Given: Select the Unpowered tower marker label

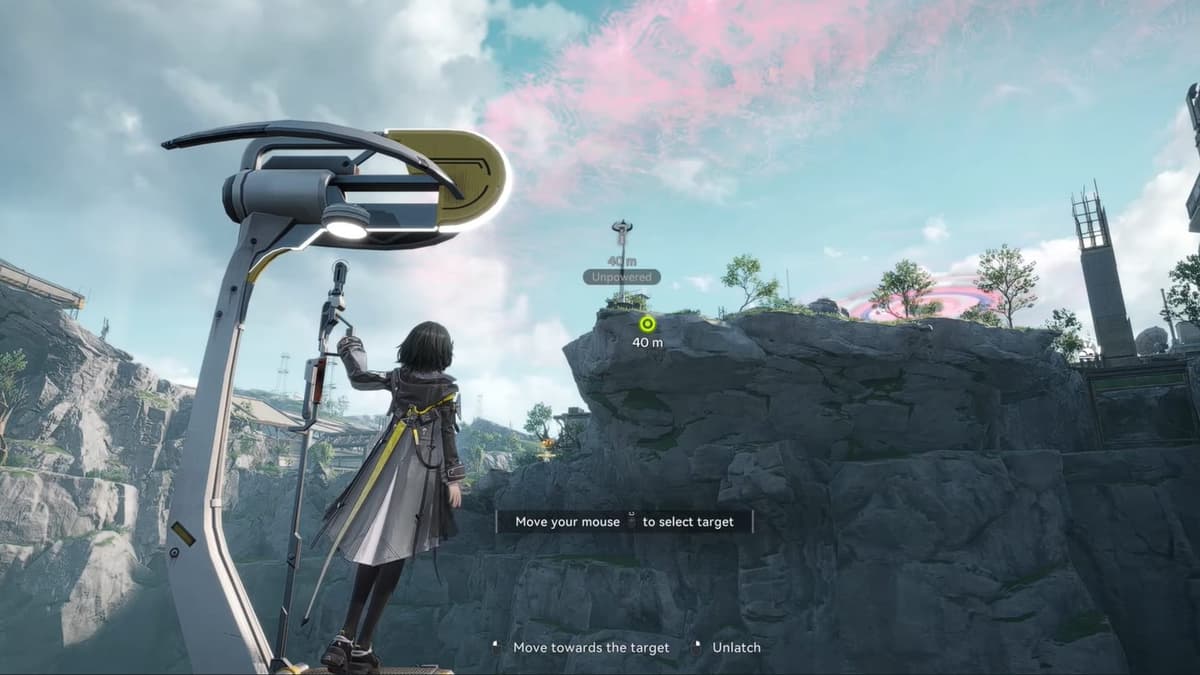Looking at the screenshot, I should [621, 277].
